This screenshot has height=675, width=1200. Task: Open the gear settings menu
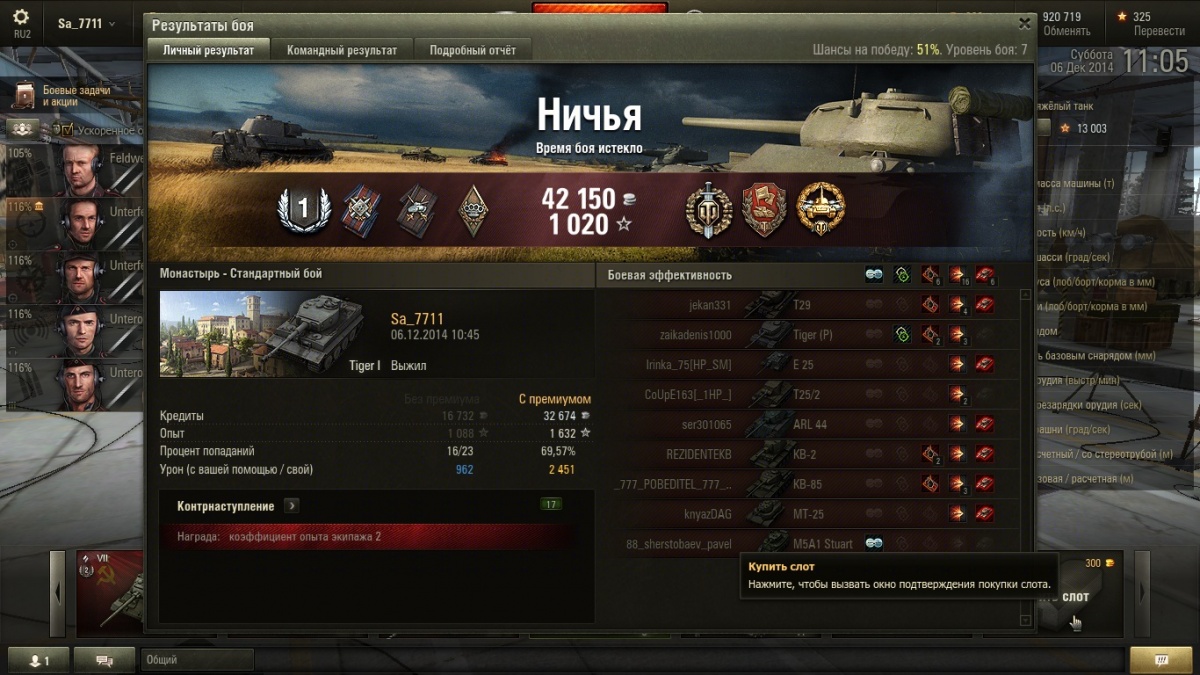[21, 18]
